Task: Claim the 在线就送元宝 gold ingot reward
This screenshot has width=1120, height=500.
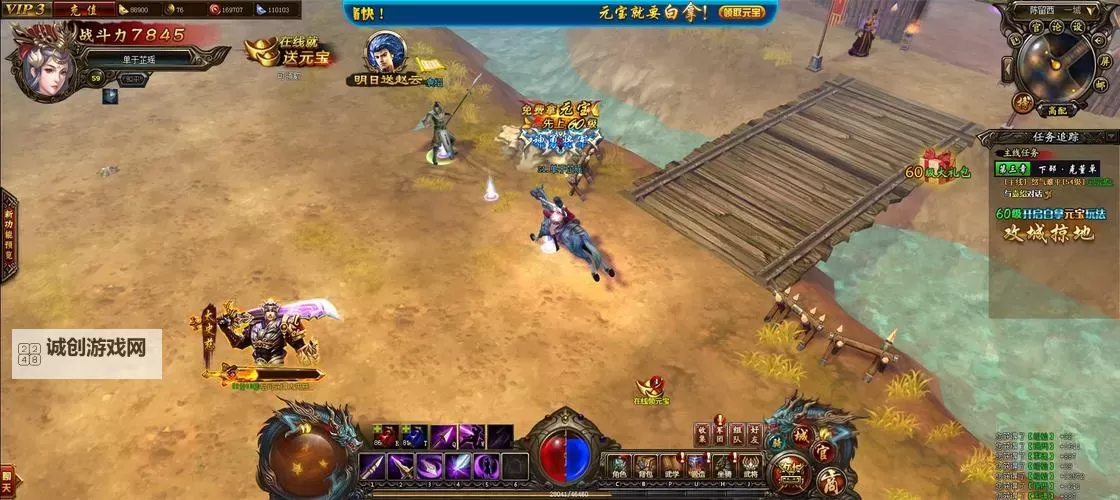Action: 291,51
